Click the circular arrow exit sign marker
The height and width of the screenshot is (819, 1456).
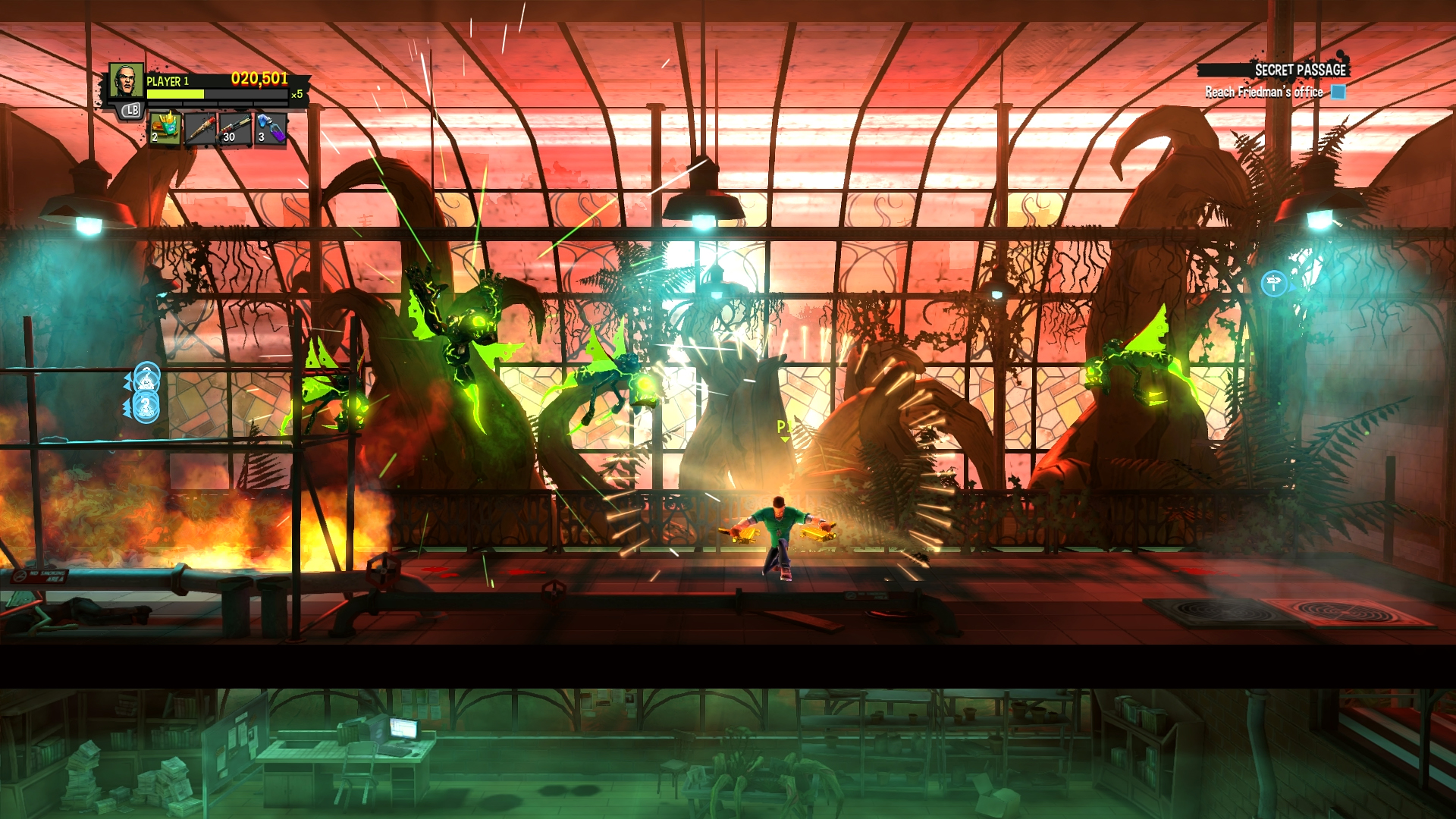(1276, 284)
